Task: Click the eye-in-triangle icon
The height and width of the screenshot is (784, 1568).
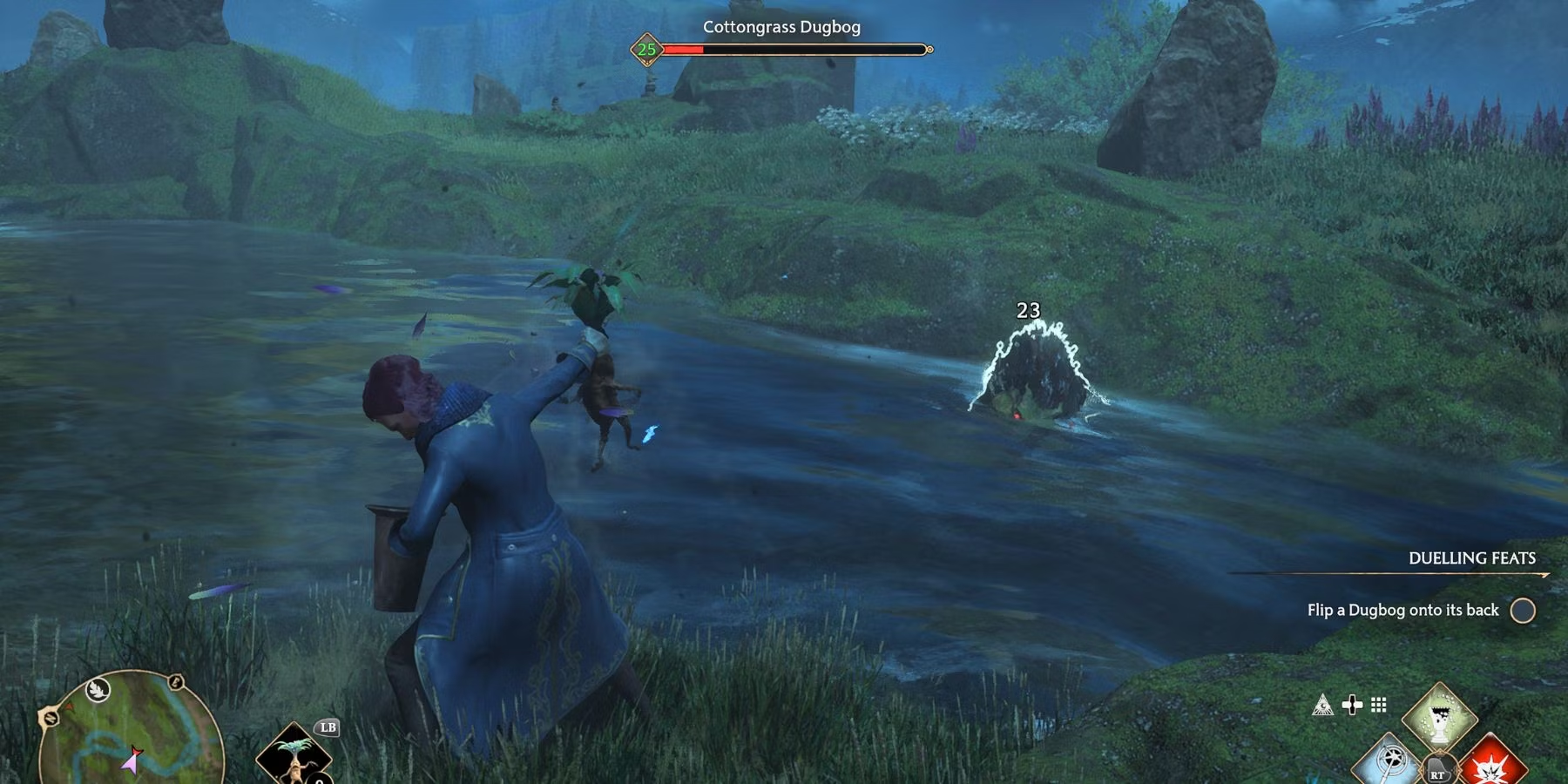Action: point(1322,705)
